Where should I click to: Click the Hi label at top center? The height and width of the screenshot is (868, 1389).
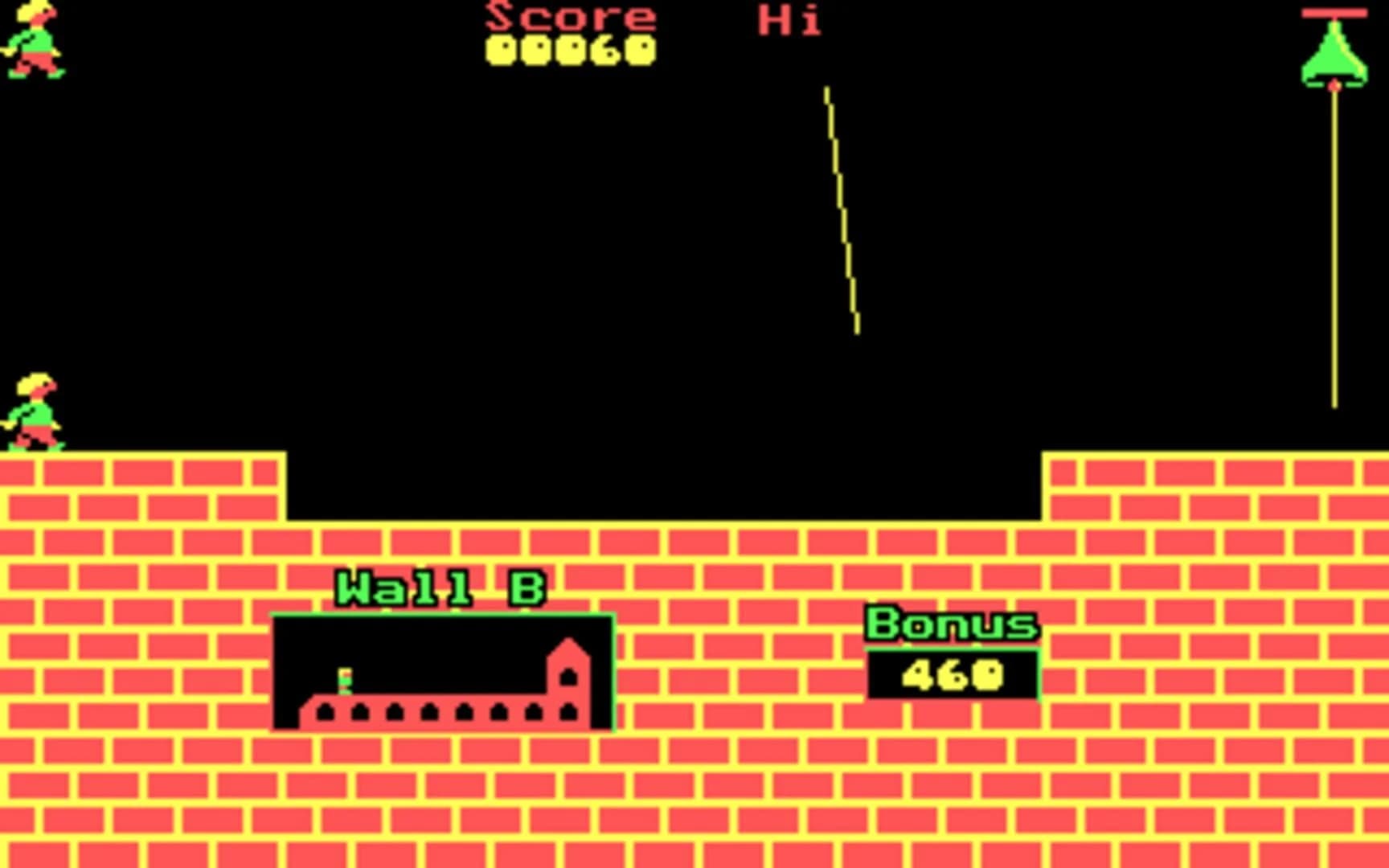(789, 18)
